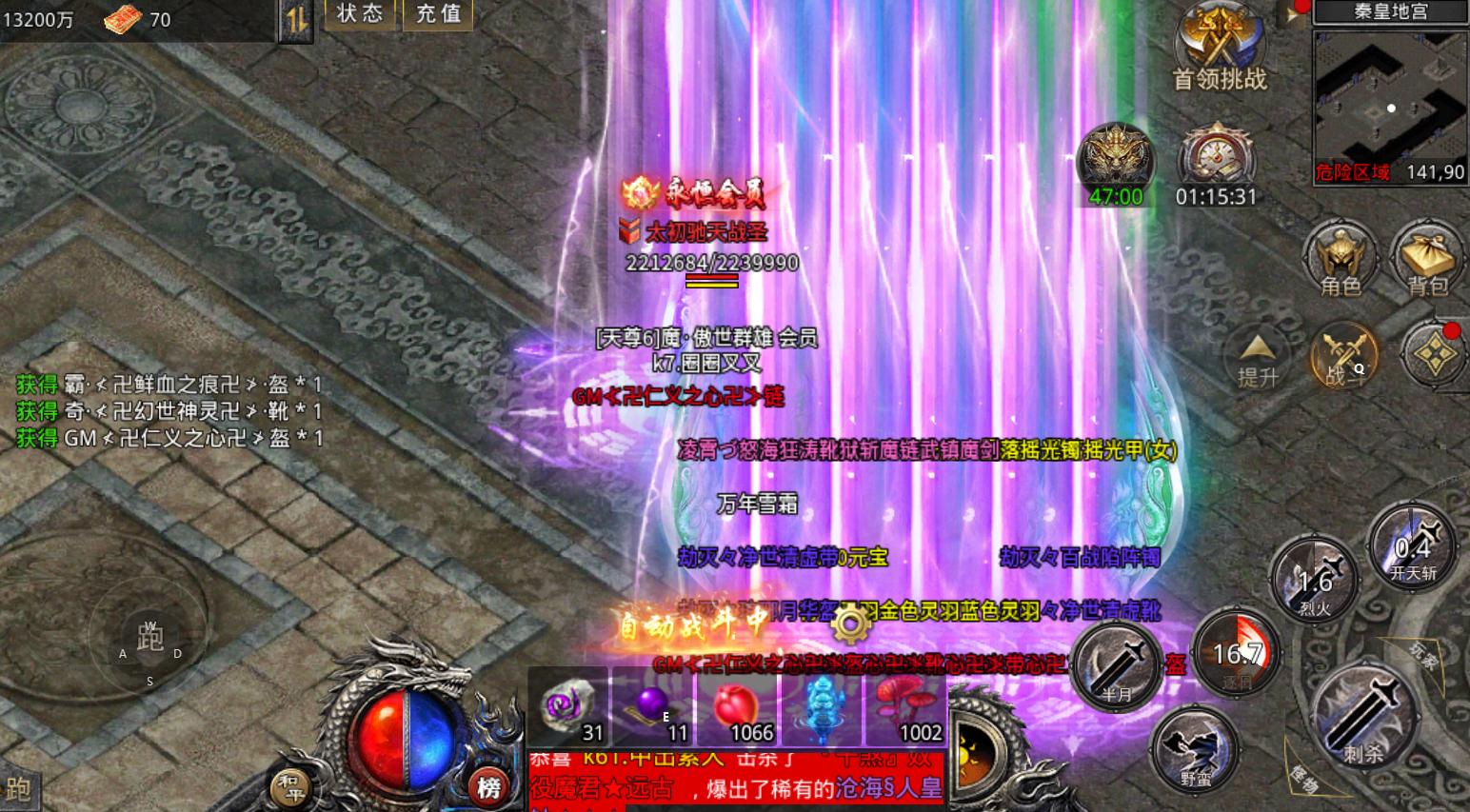Open the 充值 recharge tab
1470x812 pixels.
click(437, 14)
